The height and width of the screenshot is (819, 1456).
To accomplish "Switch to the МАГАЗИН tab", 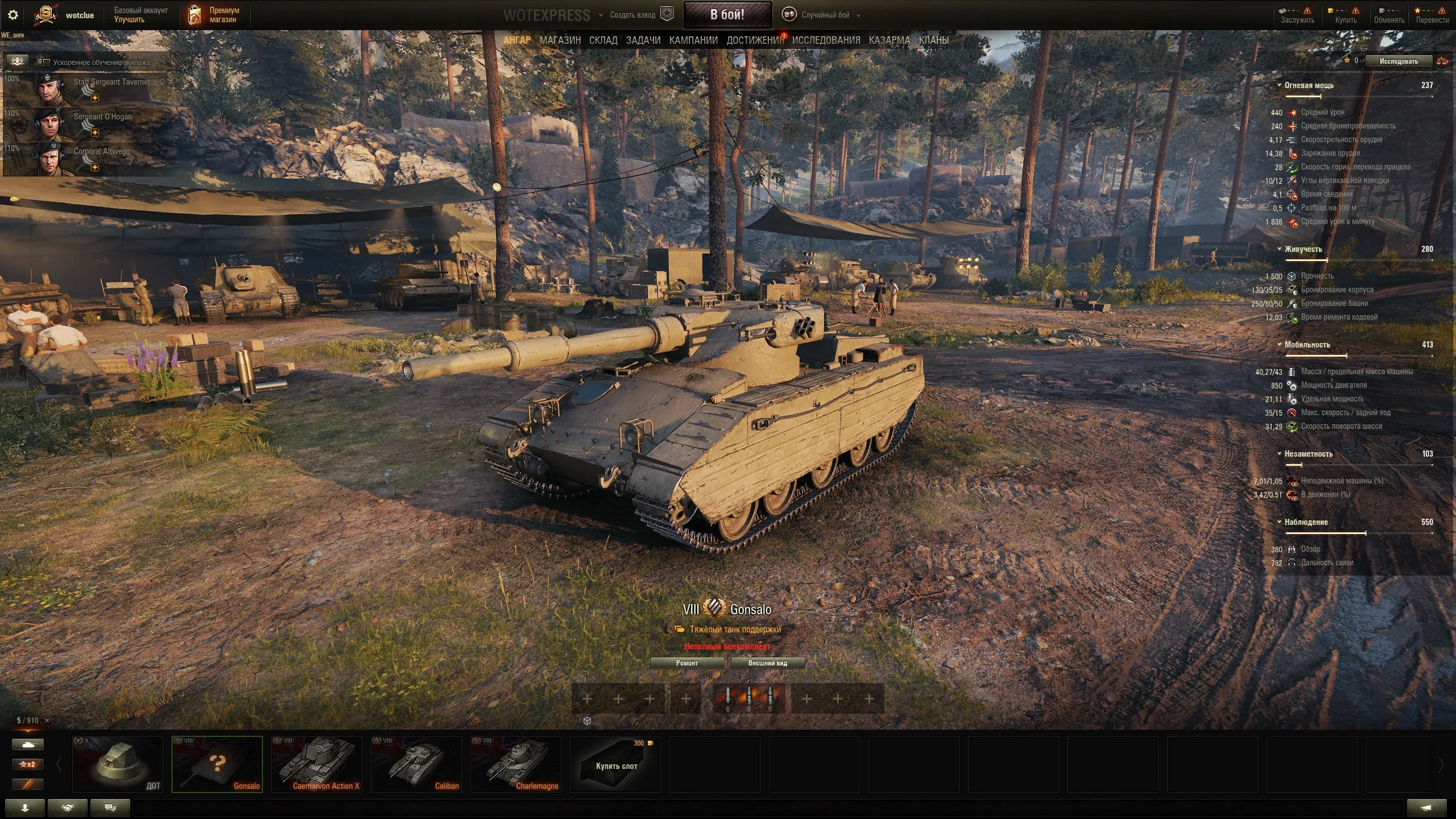I will tap(560, 40).
